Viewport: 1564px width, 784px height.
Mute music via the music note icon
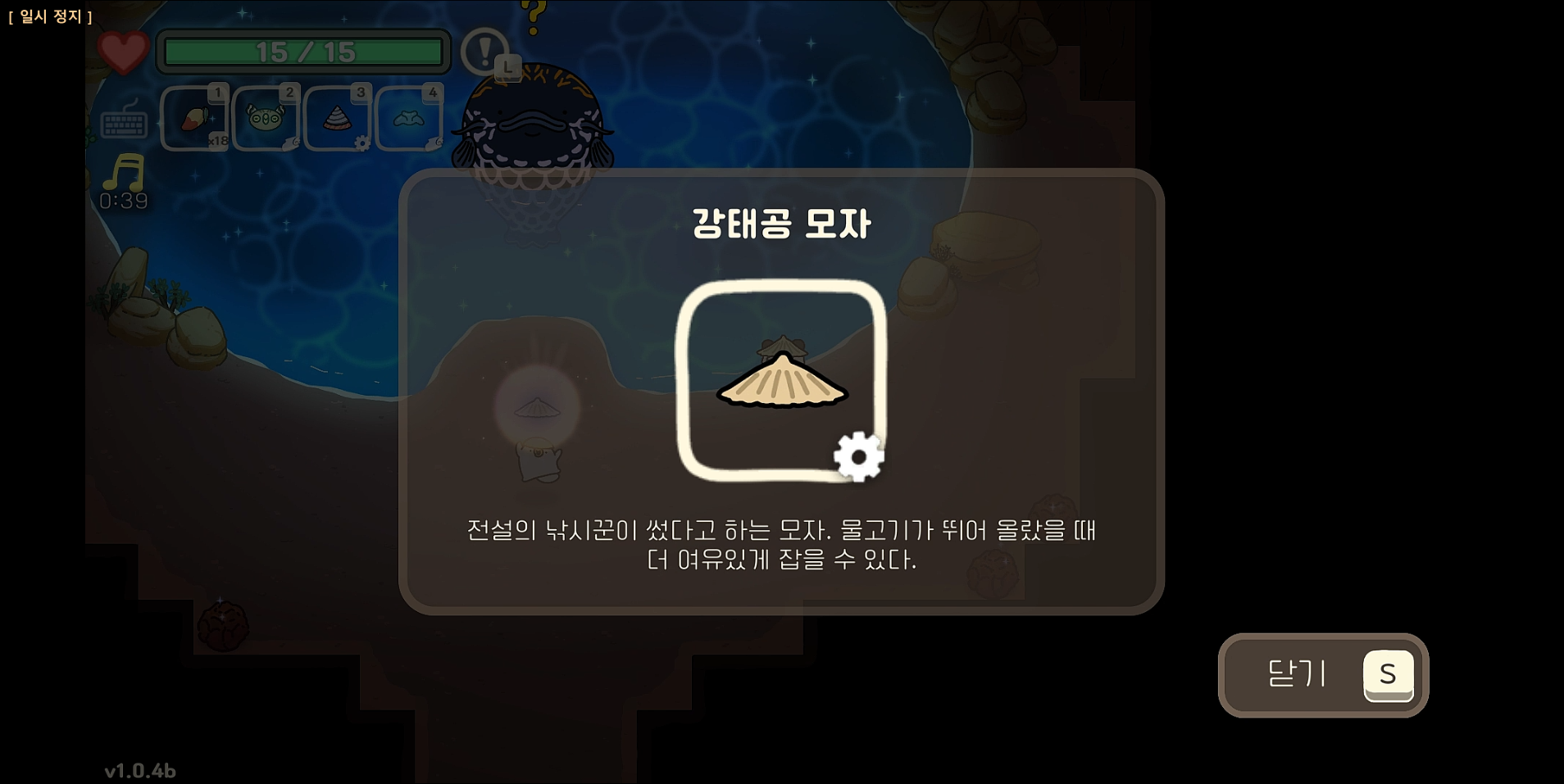(x=123, y=172)
